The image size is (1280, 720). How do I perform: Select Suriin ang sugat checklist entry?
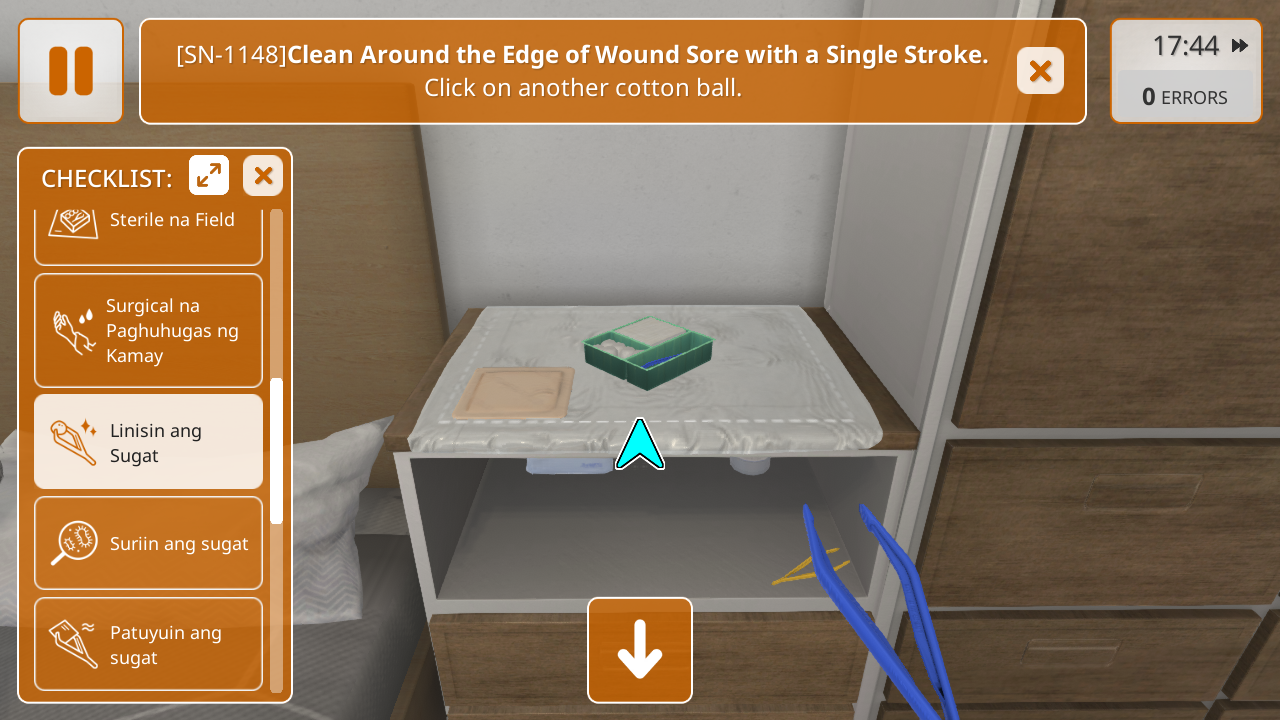(x=148, y=543)
